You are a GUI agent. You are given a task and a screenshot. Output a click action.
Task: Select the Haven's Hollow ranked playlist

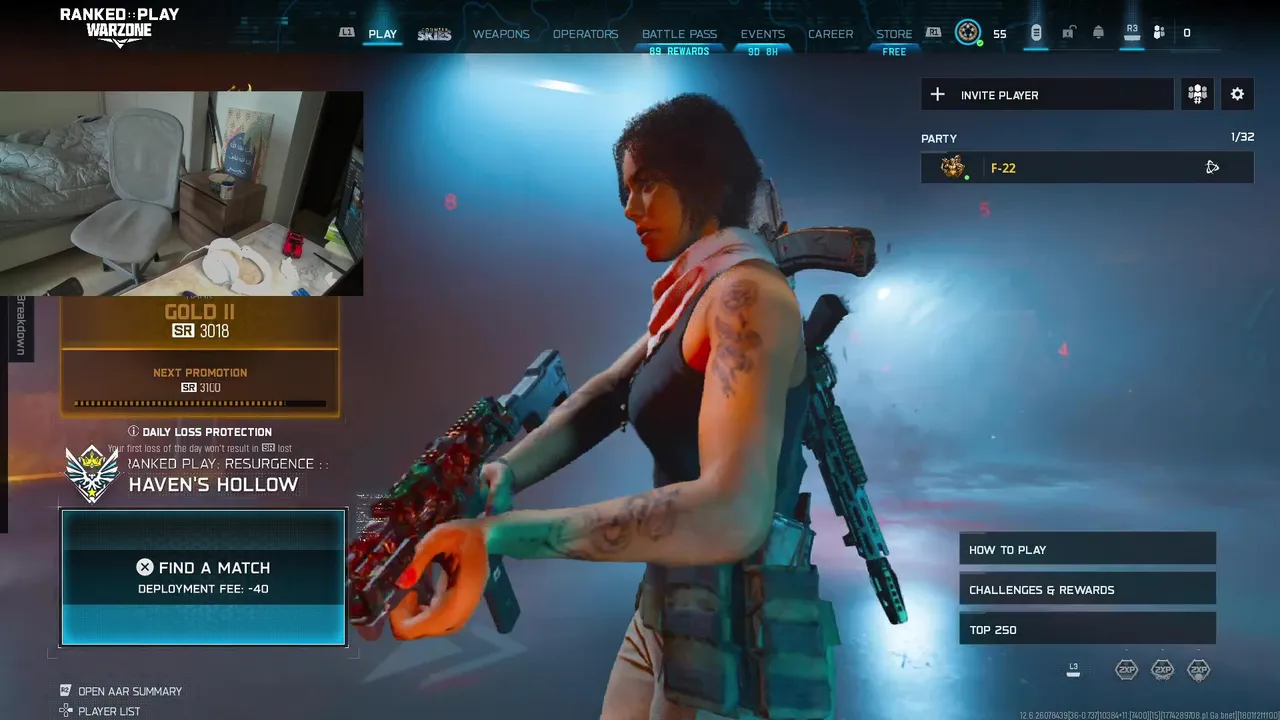pyautogui.click(x=212, y=484)
